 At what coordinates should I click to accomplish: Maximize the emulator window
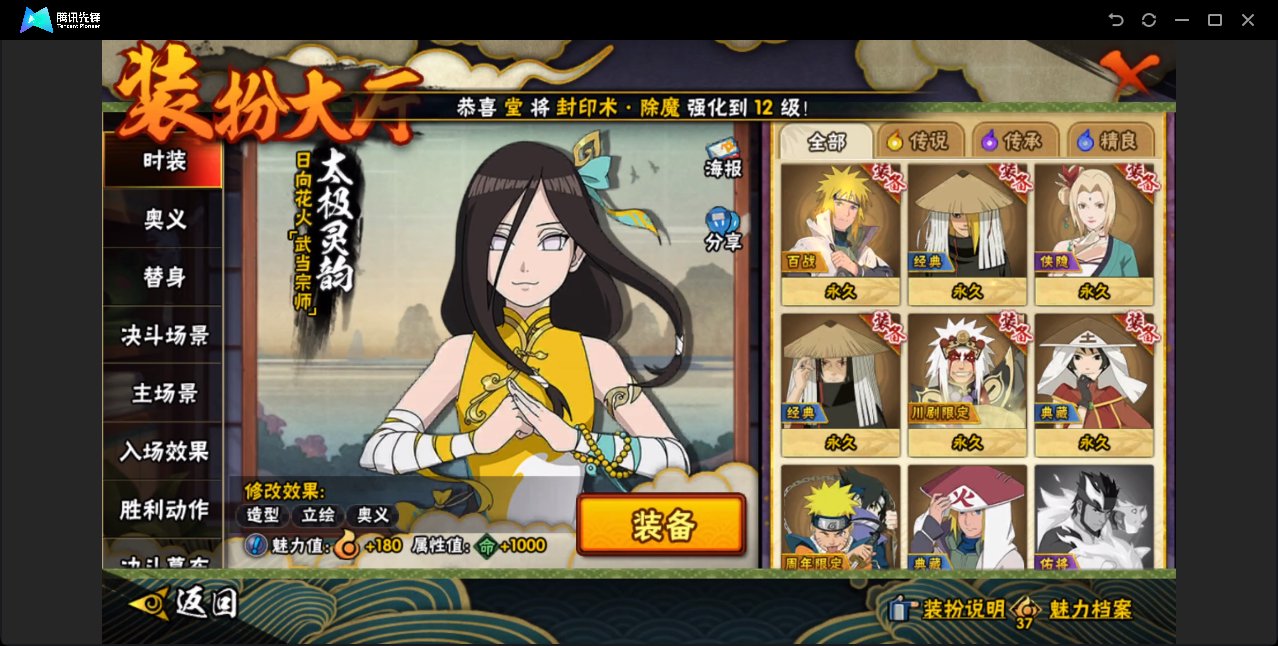(x=1215, y=20)
